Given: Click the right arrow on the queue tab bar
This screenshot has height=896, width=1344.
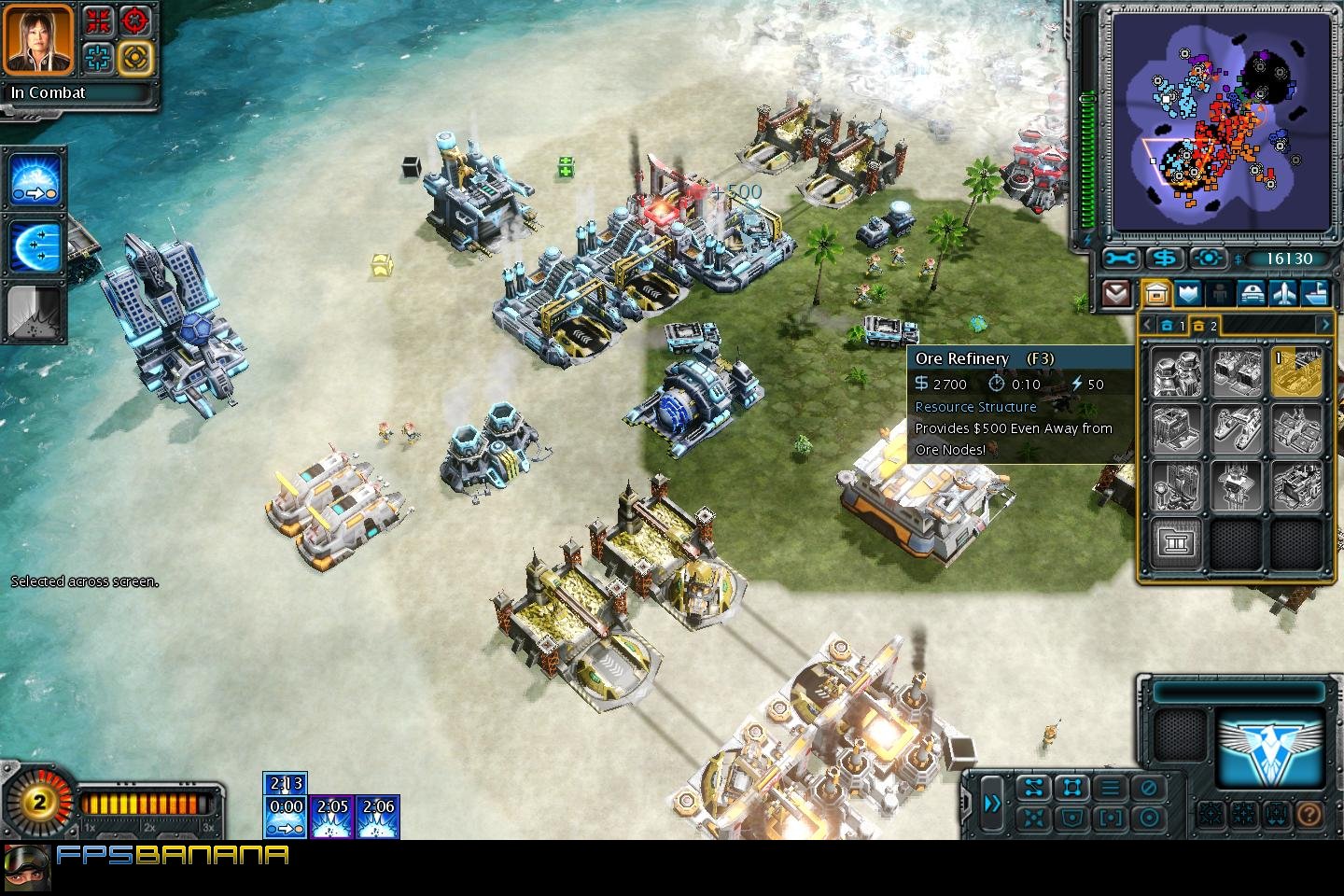Looking at the screenshot, I should pyautogui.click(x=1325, y=324).
